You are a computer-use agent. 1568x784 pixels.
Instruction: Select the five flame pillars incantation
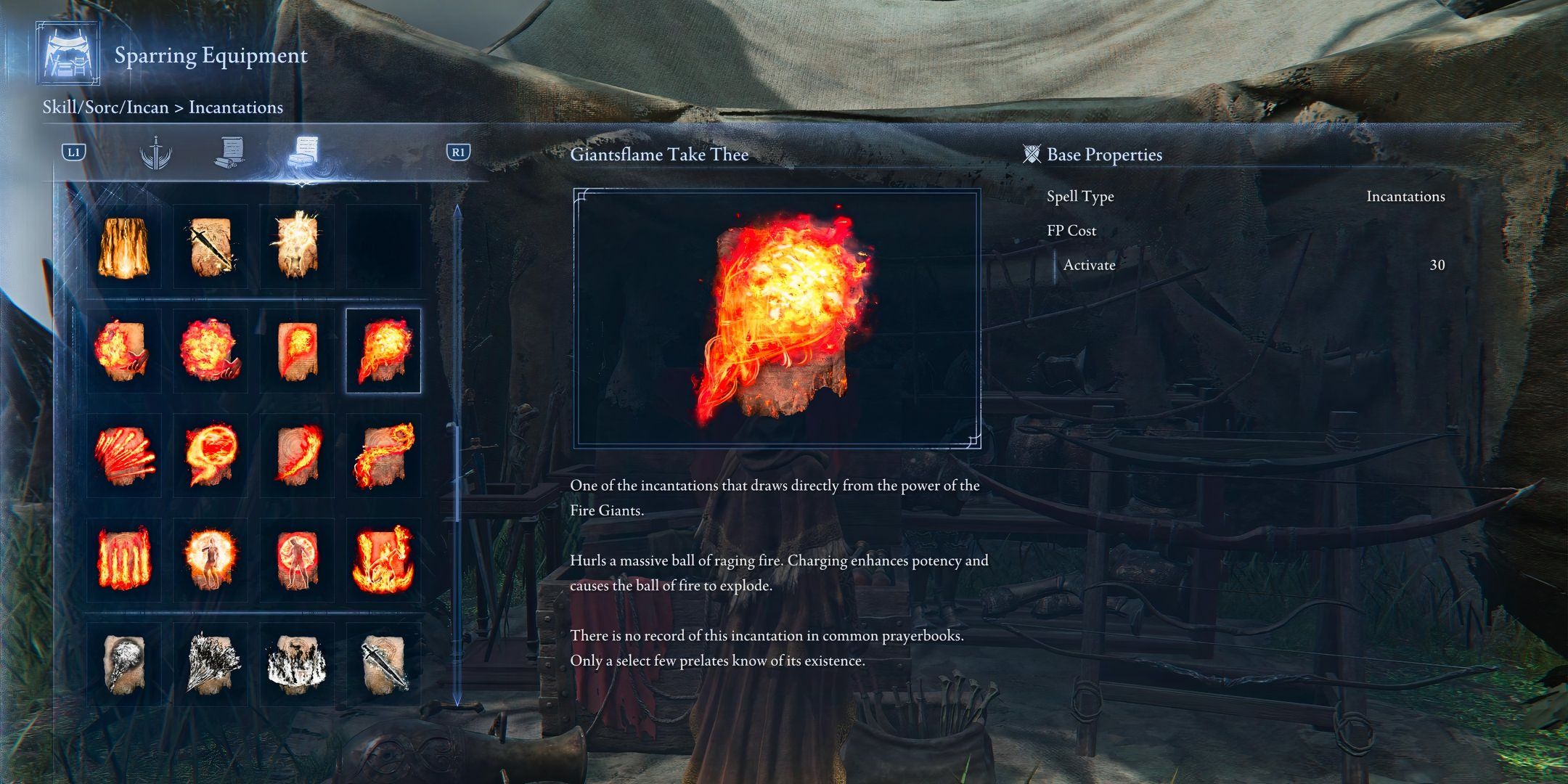123,559
